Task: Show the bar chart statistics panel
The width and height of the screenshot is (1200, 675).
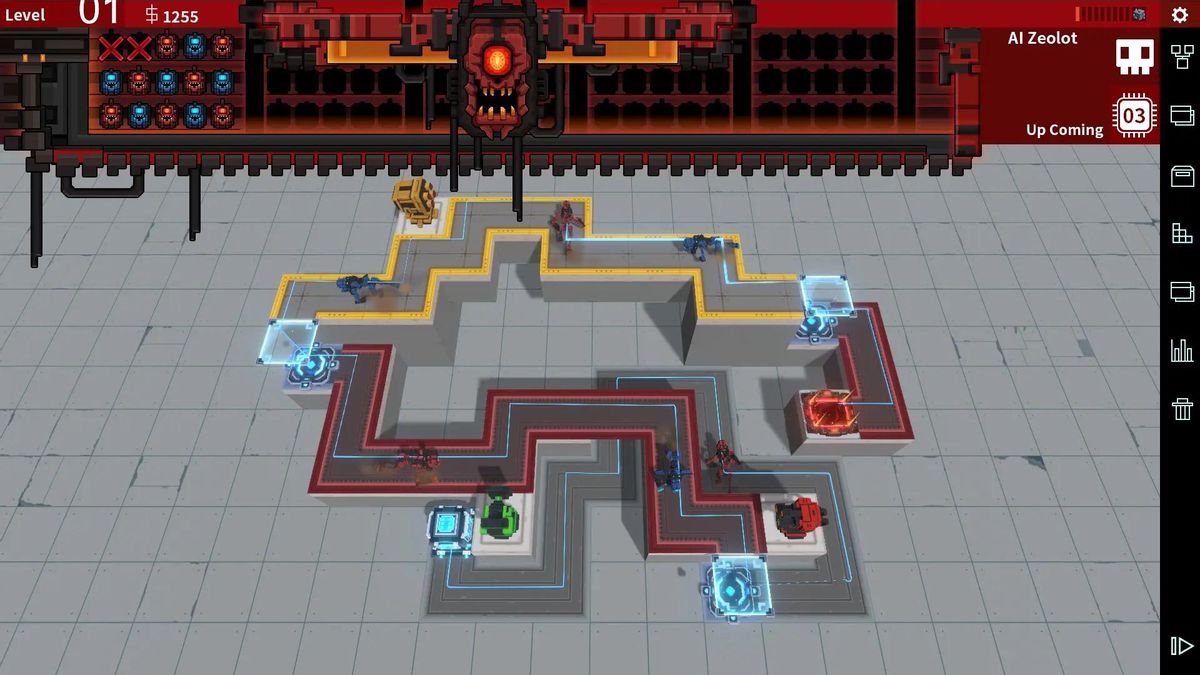Action: 1181,350
